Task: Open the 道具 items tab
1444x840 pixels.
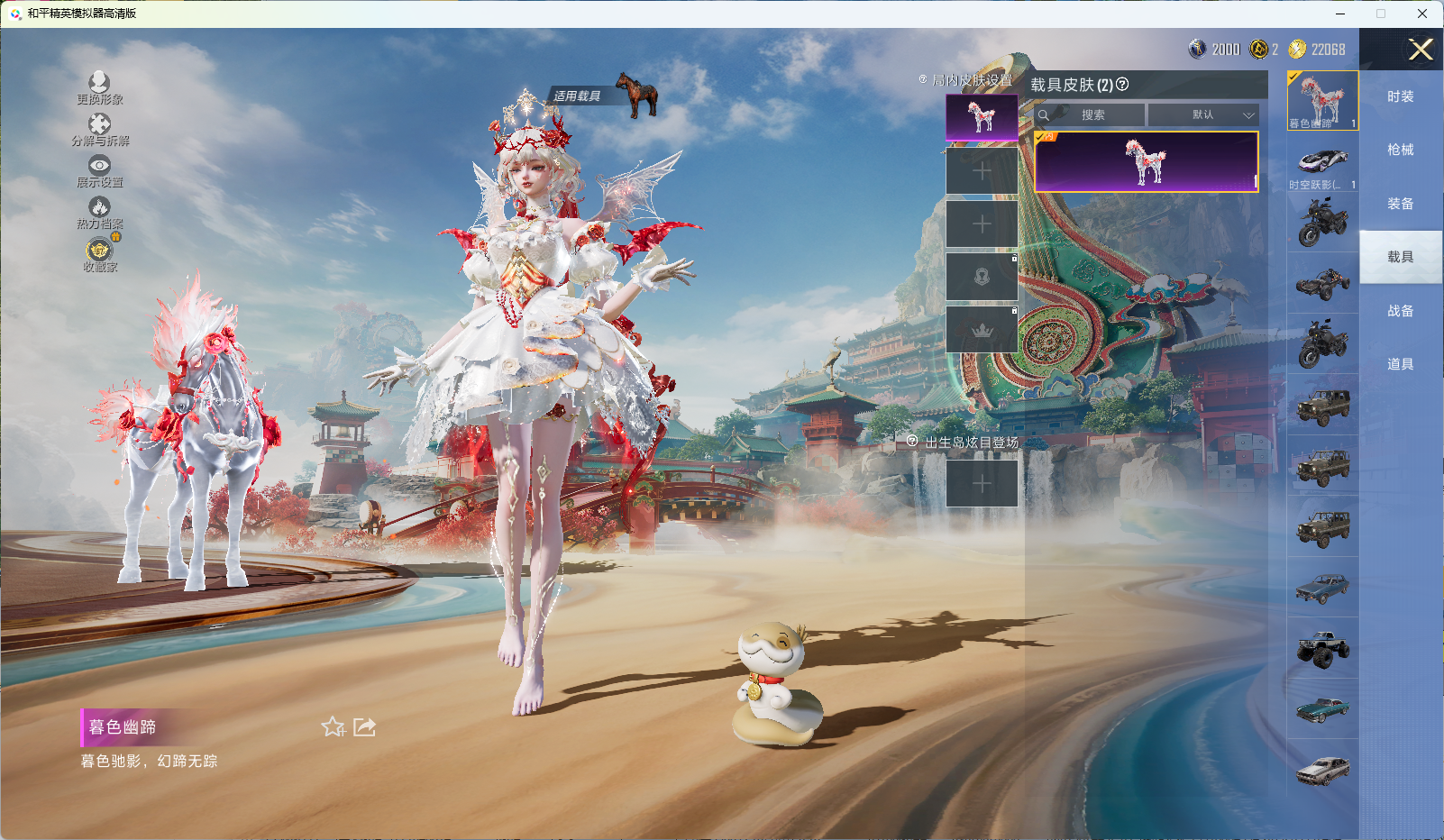Action: (1400, 364)
